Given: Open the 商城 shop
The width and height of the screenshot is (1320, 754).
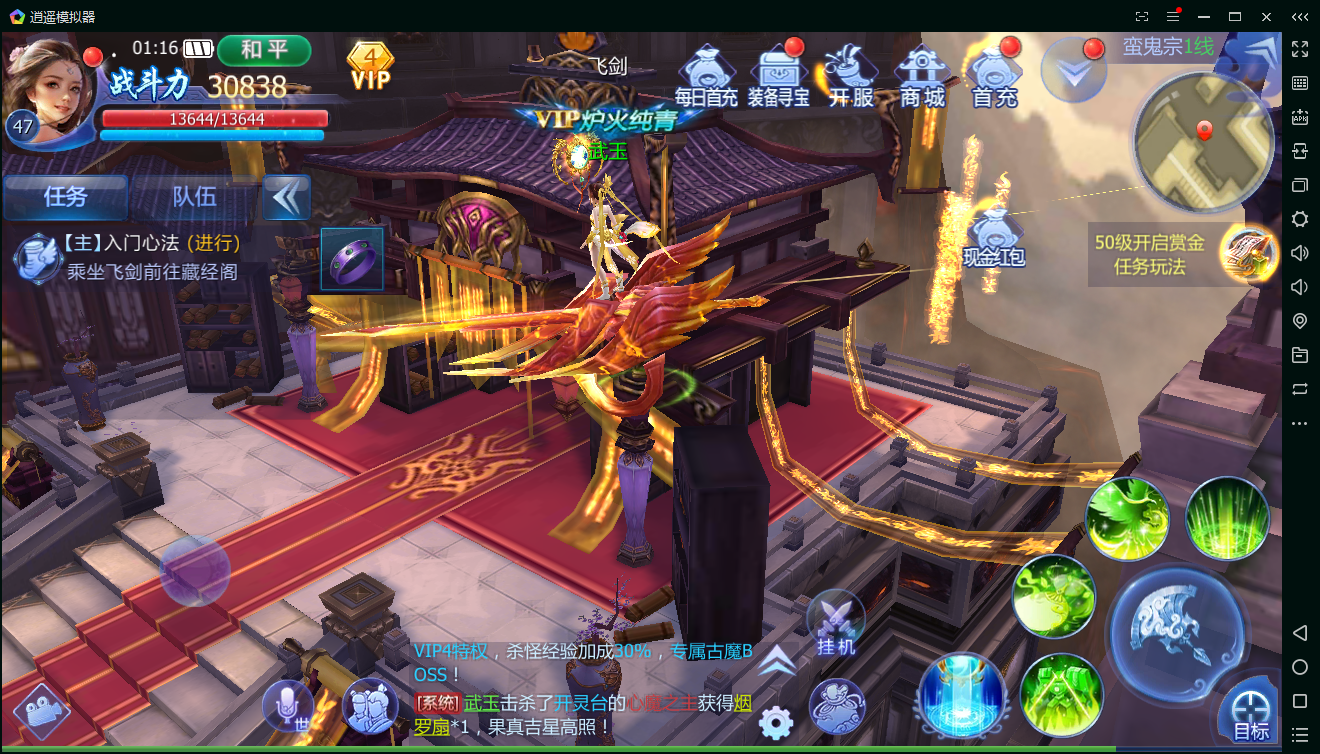Looking at the screenshot, I should click(x=922, y=75).
